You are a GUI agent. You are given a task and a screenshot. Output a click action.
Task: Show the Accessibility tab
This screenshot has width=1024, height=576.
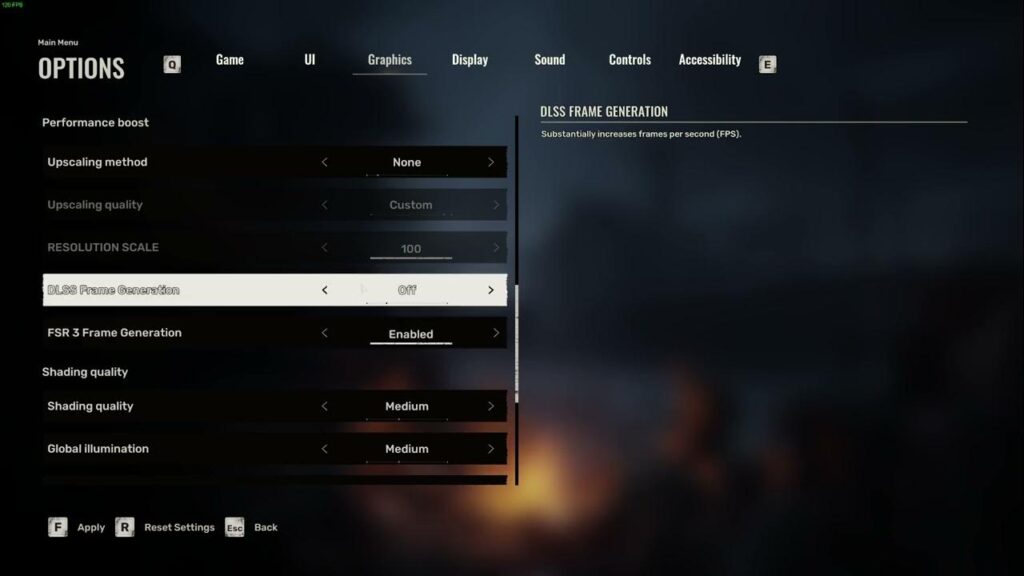pyautogui.click(x=709, y=60)
